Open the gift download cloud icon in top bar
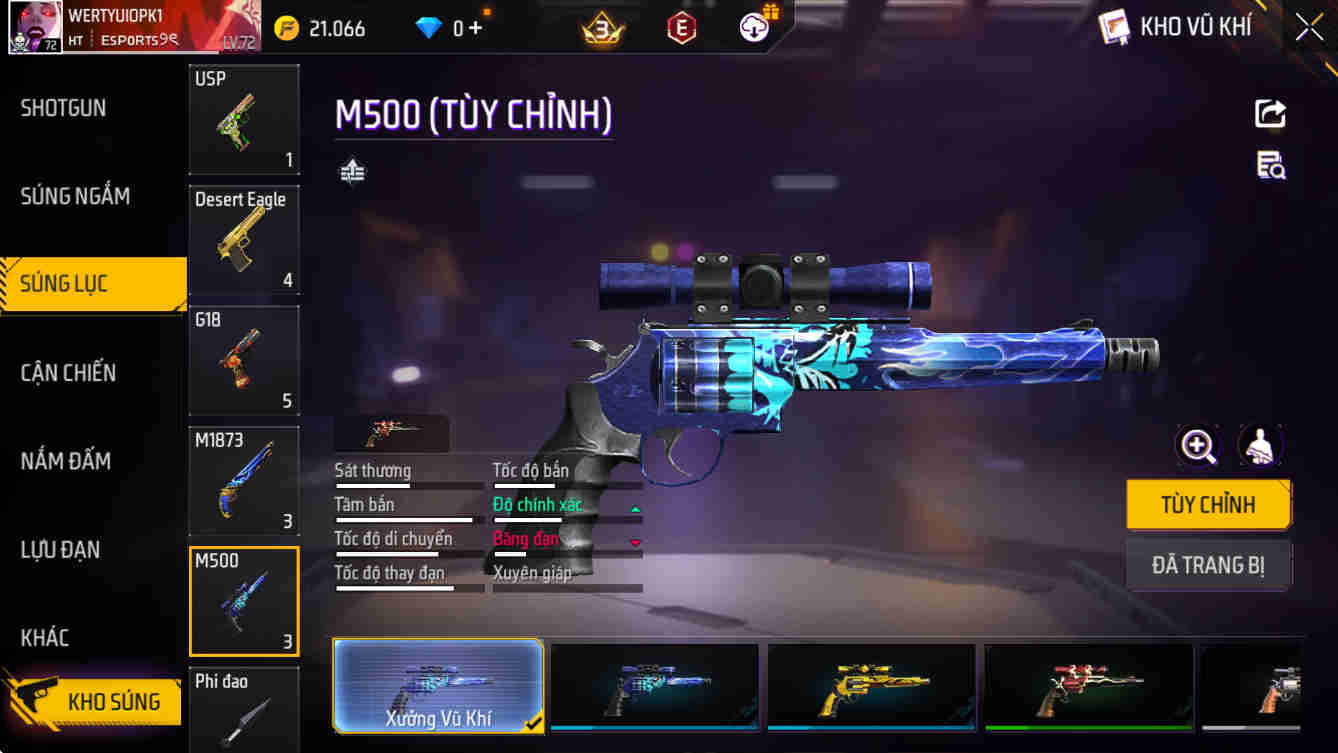This screenshot has width=1338, height=753. tap(753, 27)
